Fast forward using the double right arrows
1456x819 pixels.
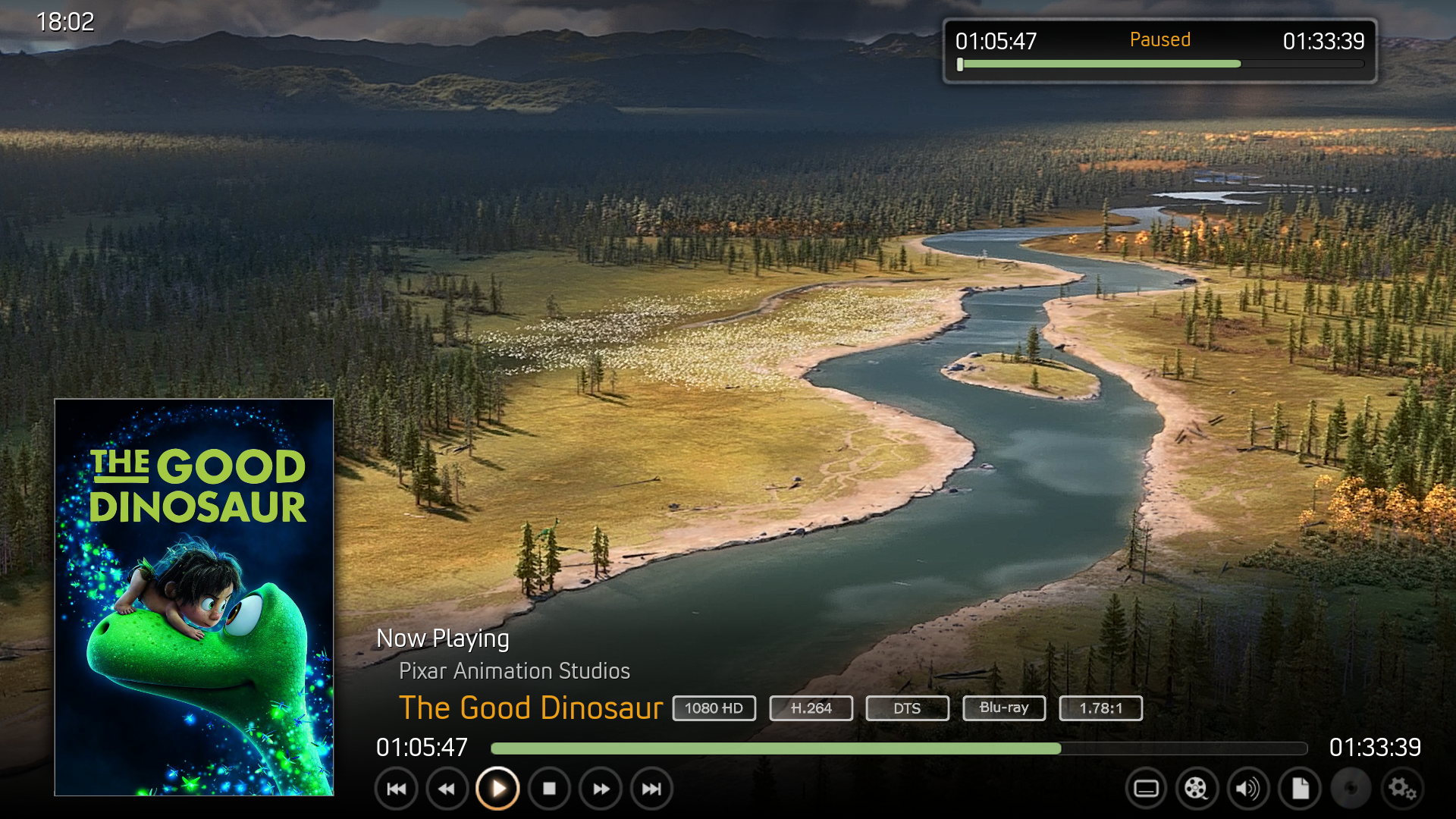(x=601, y=789)
